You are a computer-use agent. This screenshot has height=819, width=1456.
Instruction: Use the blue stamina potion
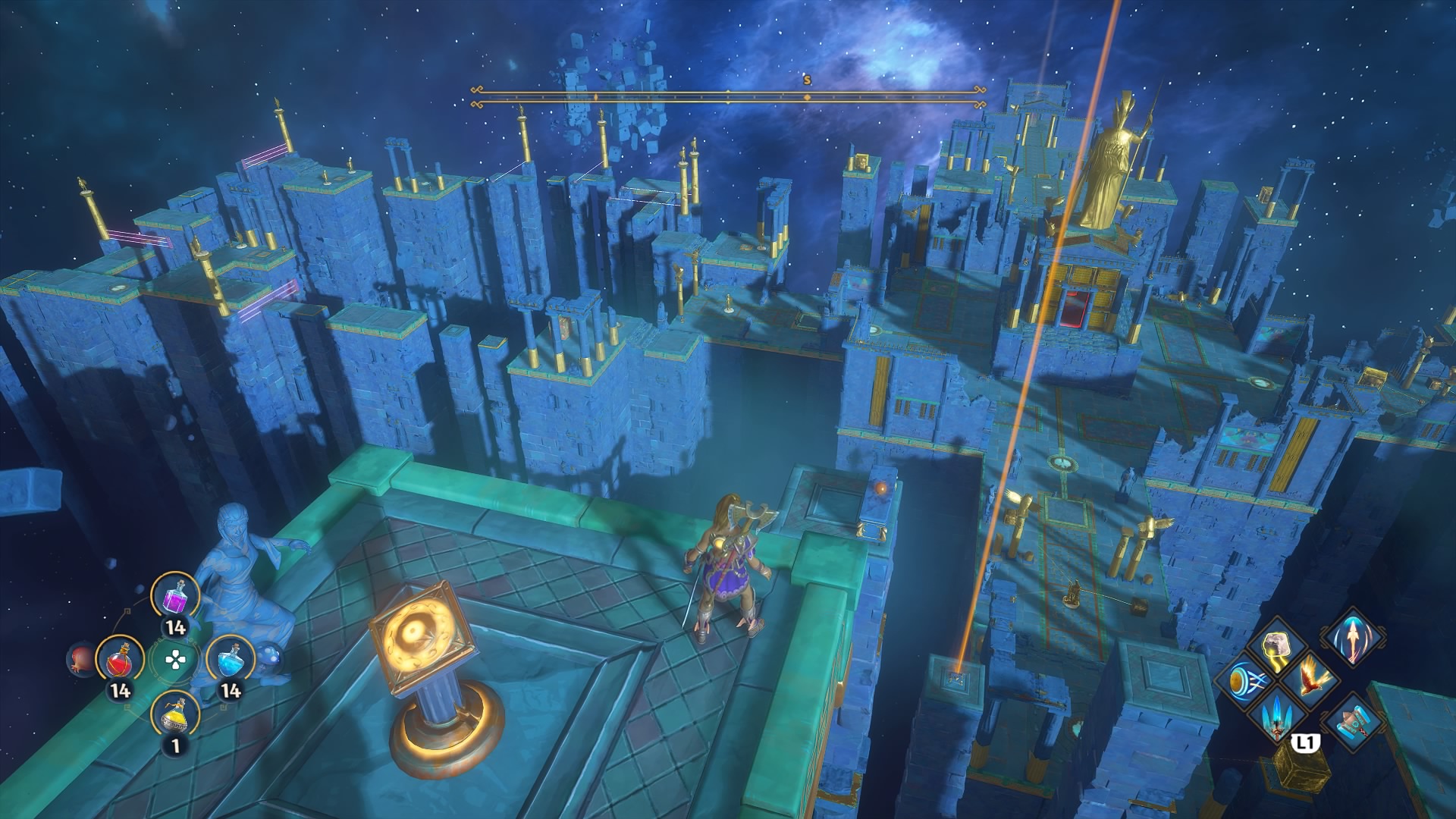tap(230, 661)
